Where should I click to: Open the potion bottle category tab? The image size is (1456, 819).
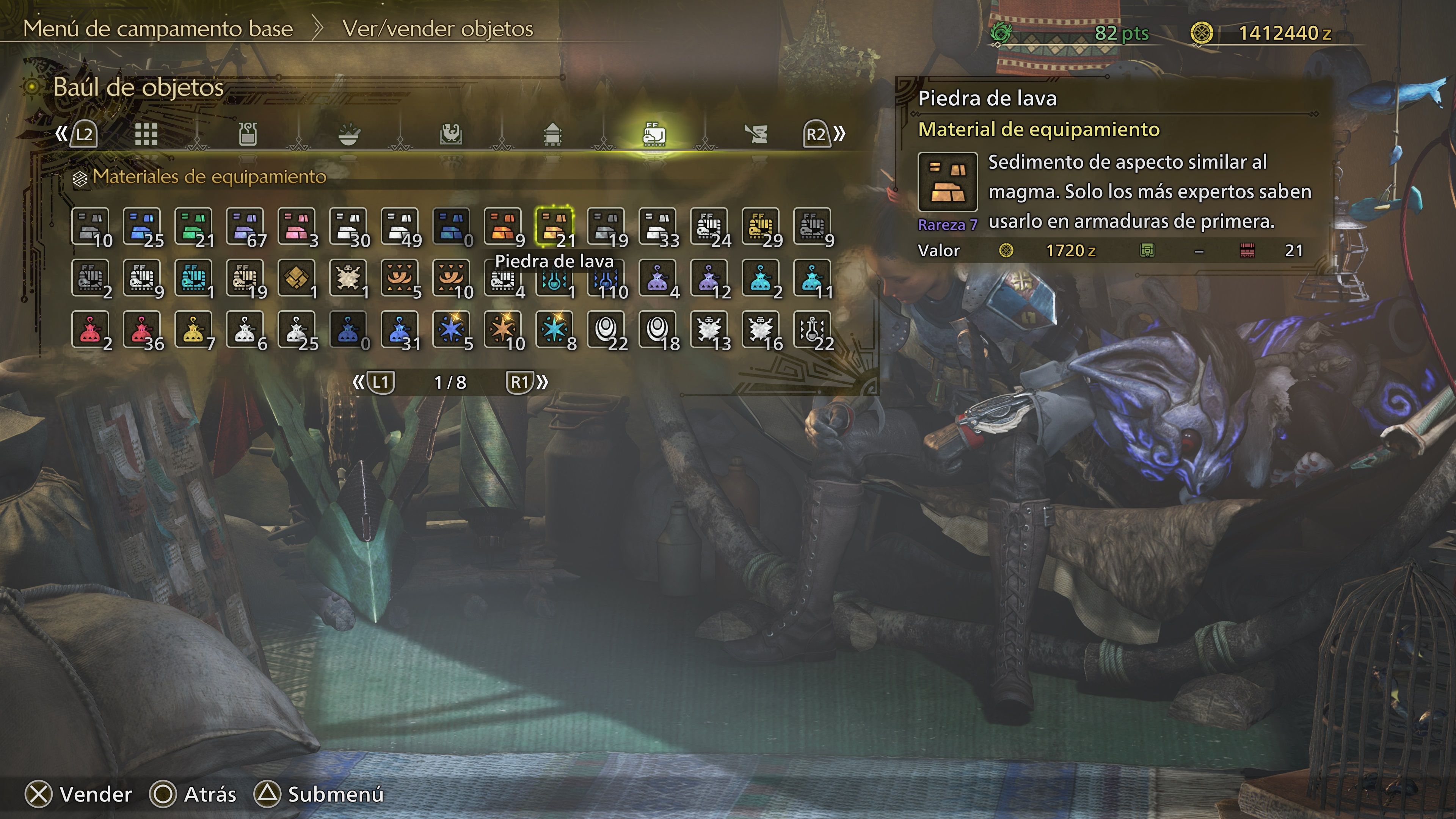pos(248,135)
